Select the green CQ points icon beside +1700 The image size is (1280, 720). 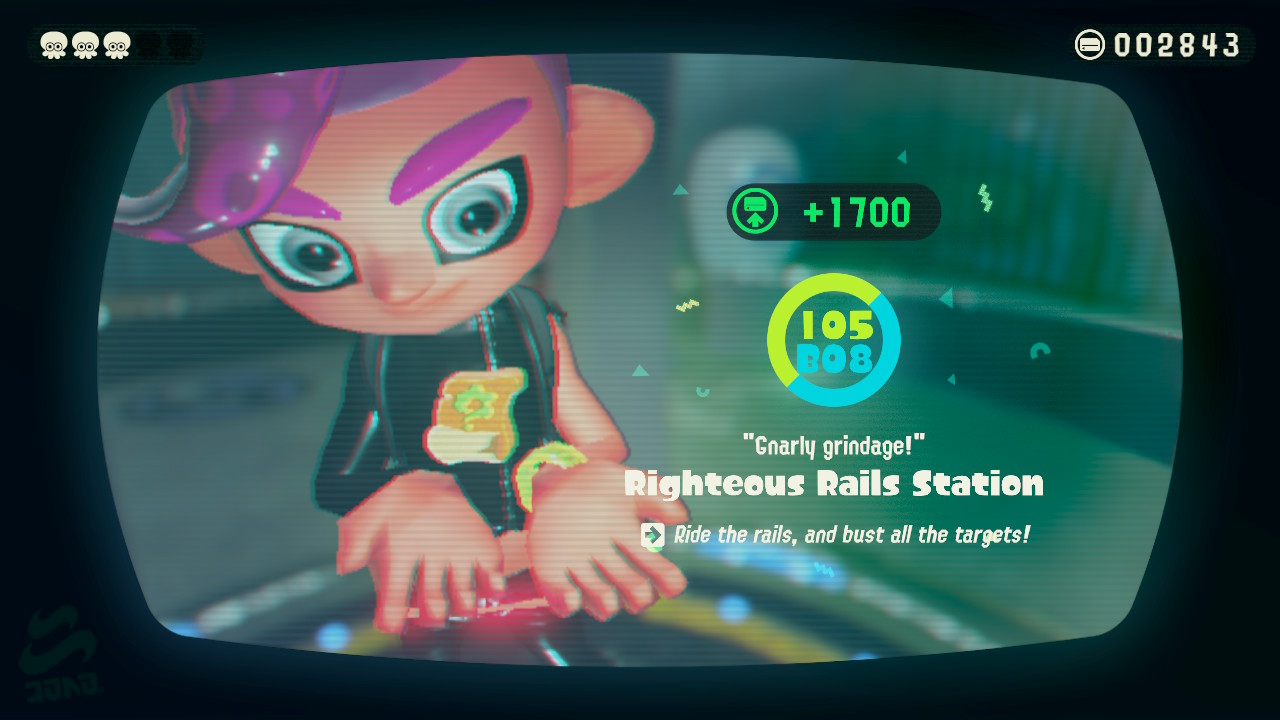[x=756, y=211]
